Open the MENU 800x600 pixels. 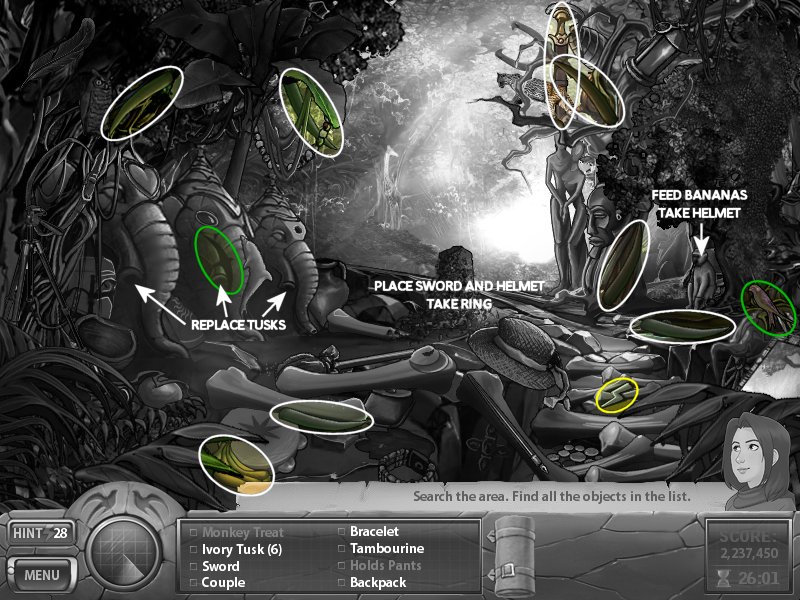[x=42, y=575]
